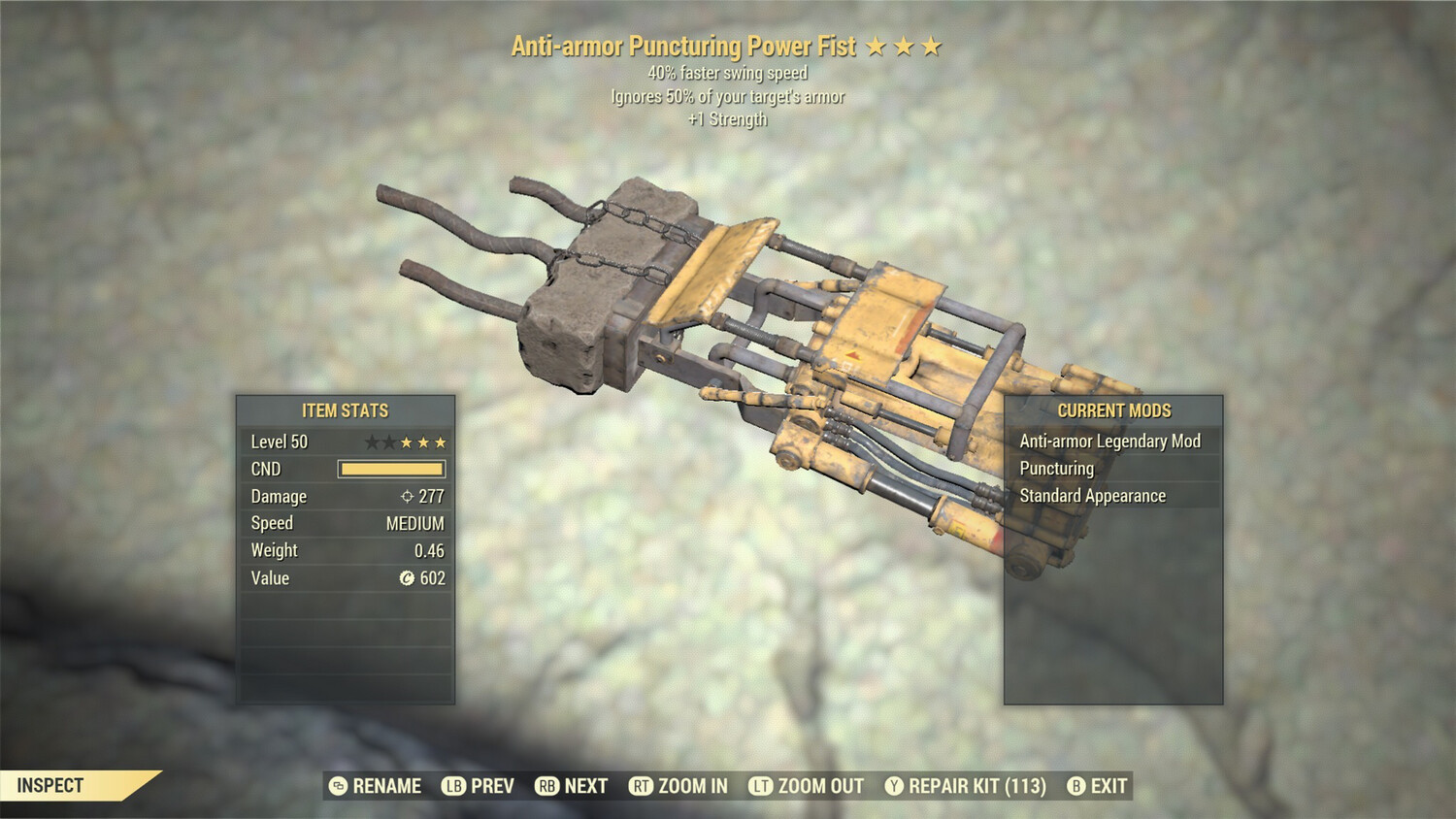This screenshot has width=1456, height=819.
Task: Click the circular Rename prompt icon
Action: [337, 786]
